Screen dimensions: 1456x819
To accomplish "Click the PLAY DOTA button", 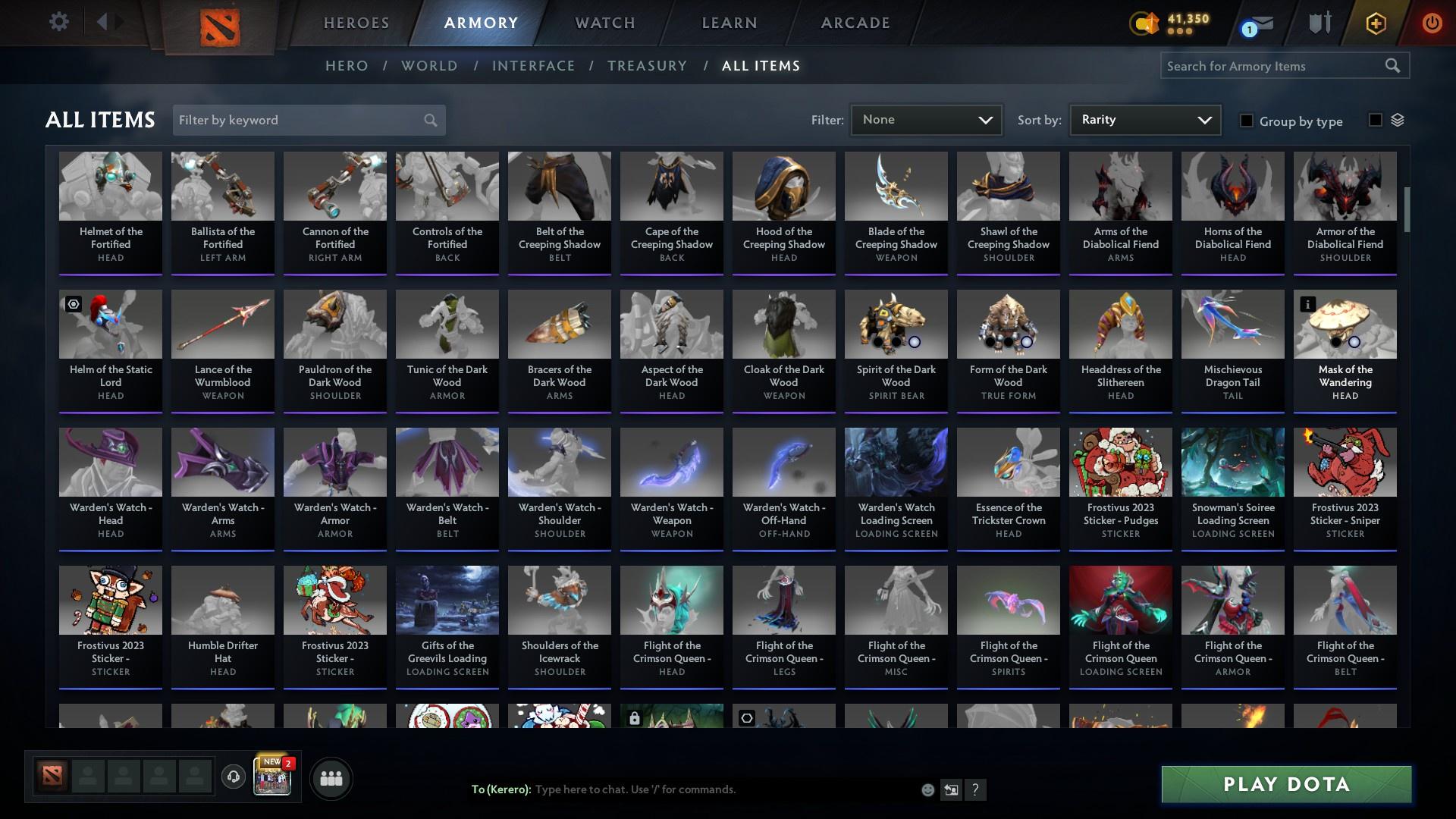I will point(1285,785).
